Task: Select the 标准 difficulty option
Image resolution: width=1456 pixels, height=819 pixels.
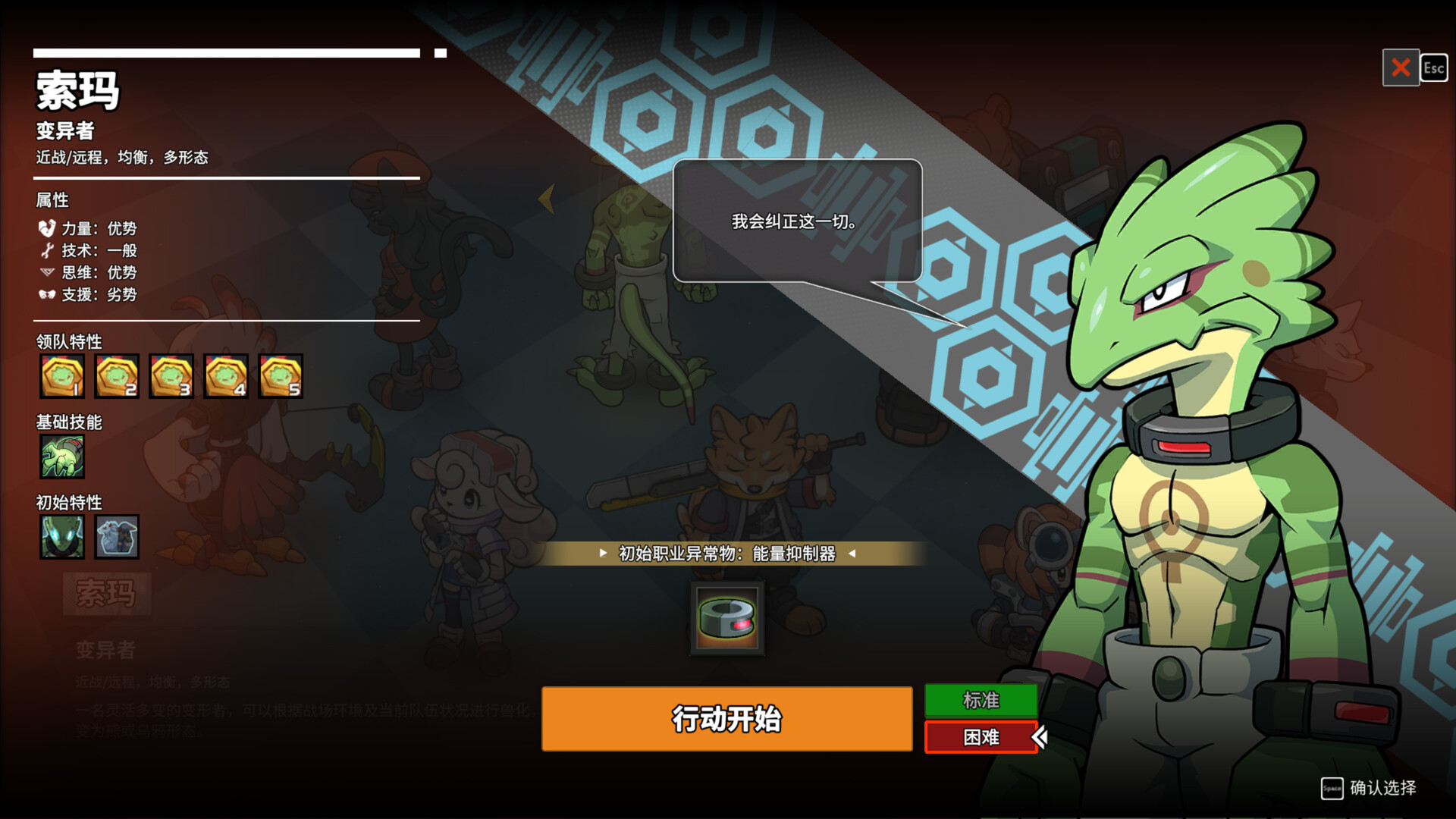Action: 981,700
